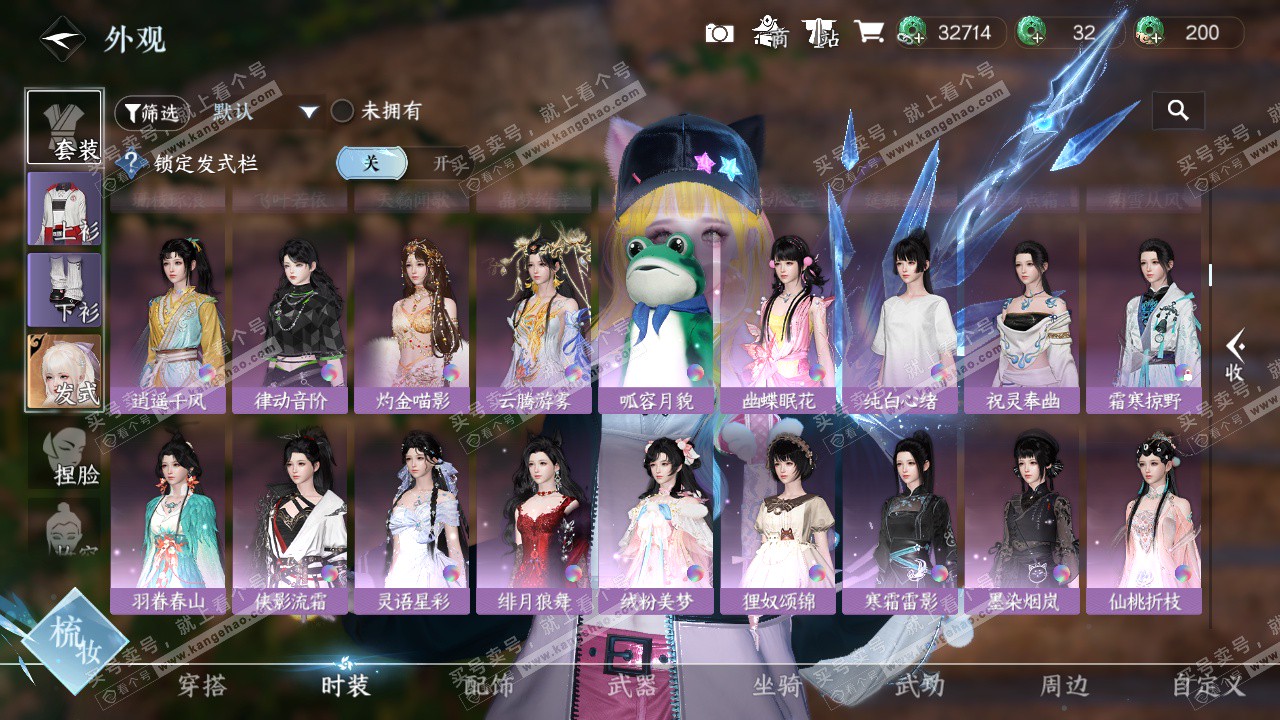
Task: Expand the 默认 sort dropdown
Action: click(x=265, y=112)
